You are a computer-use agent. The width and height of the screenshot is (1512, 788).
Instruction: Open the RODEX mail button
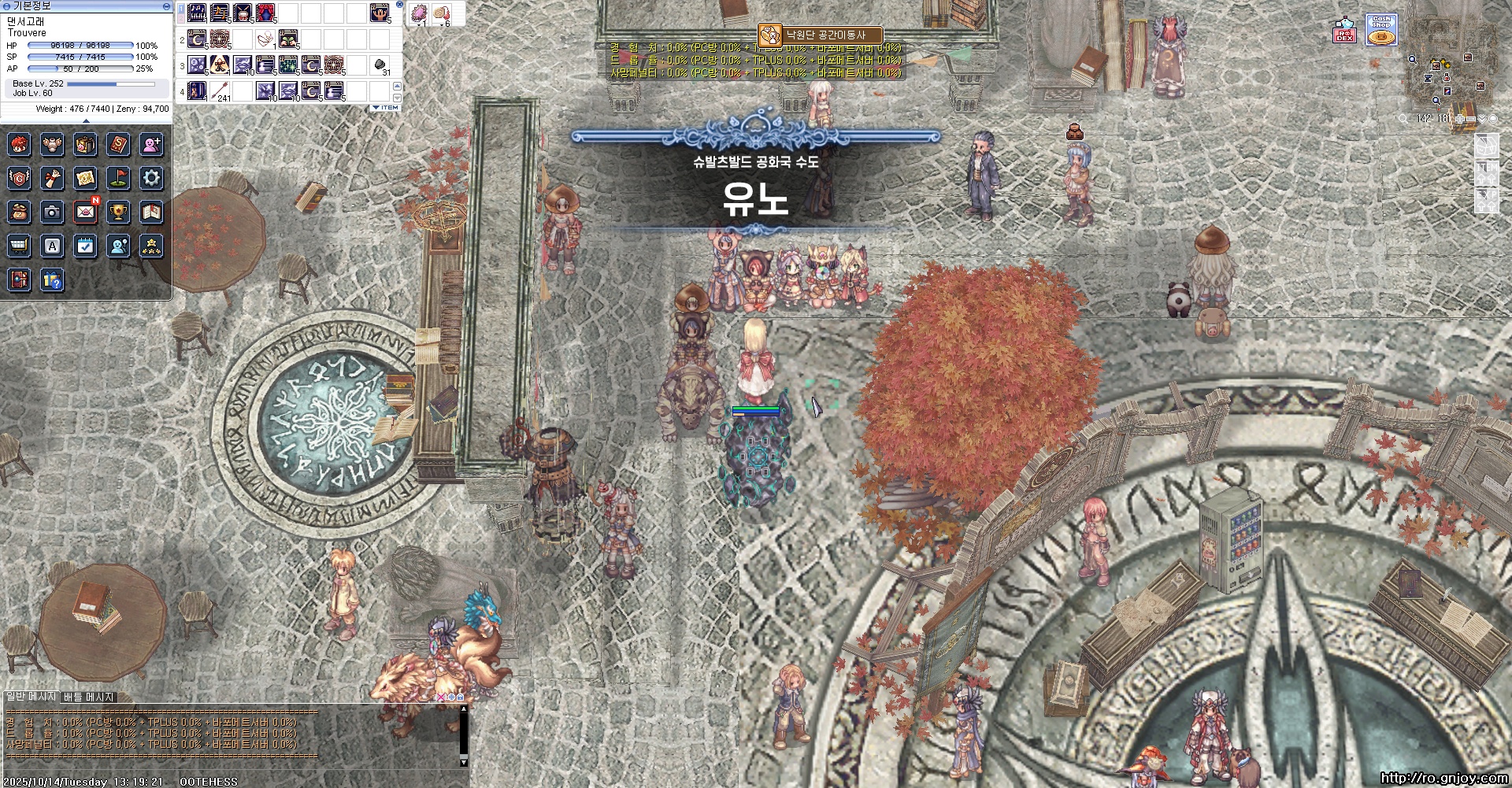click(1344, 31)
